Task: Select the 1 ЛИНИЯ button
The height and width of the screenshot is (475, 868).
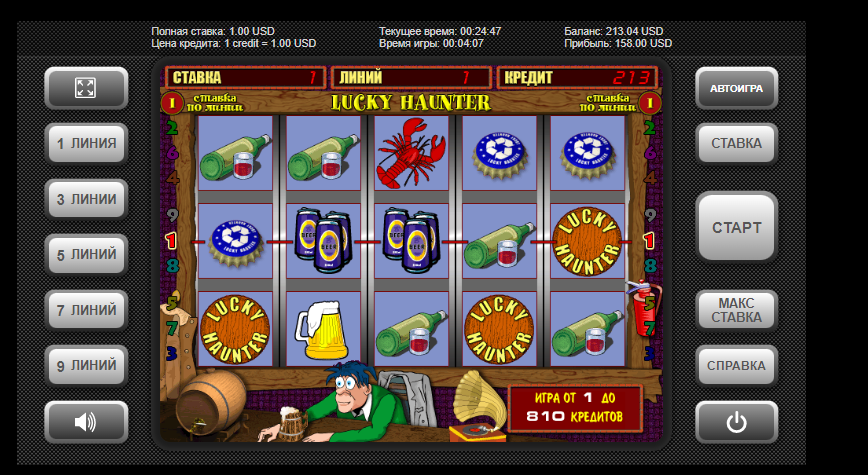Action: [86, 143]
